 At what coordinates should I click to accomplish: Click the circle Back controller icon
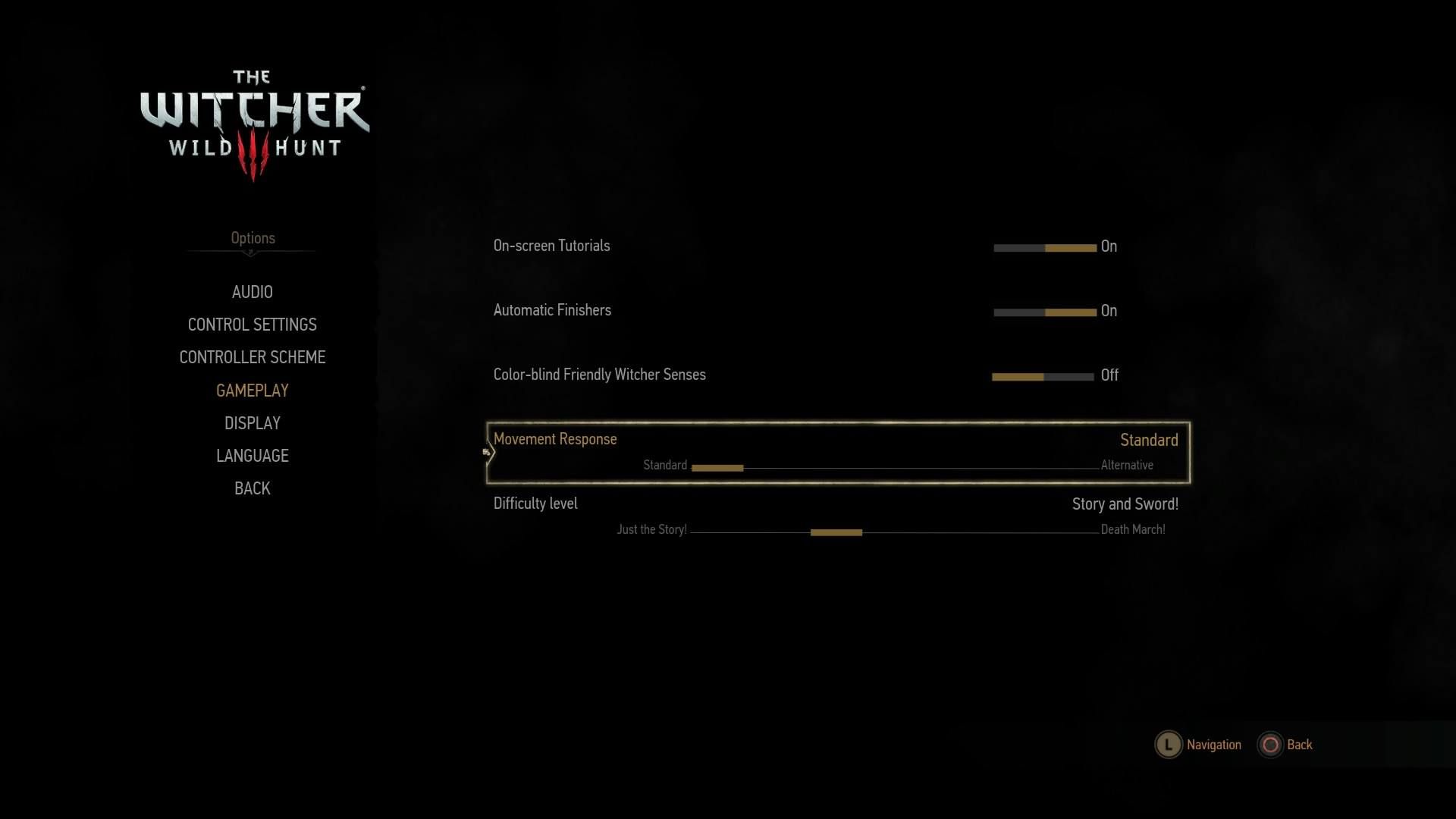coord(1271,745)
